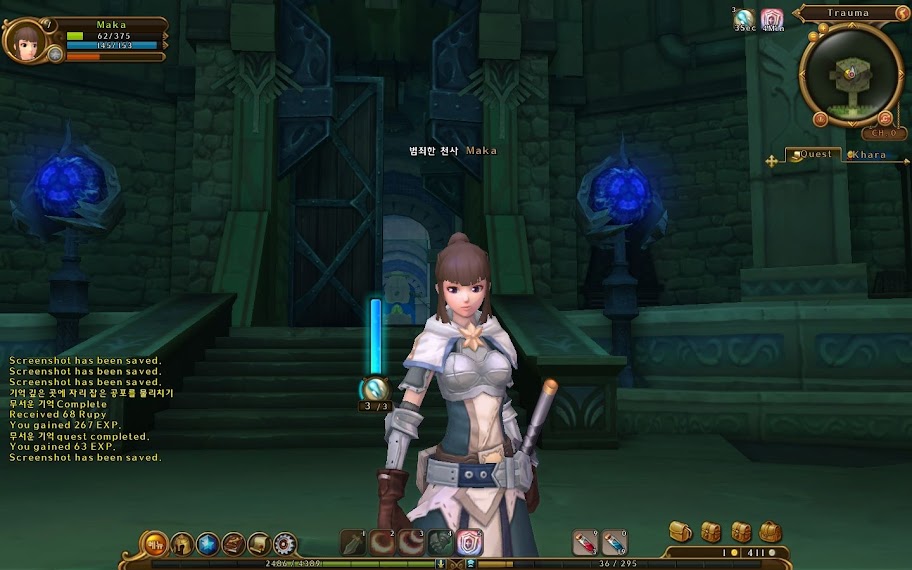912x570 pixels.
Task: Click the CH.0 channel button
Action: (x=883, y=133)
